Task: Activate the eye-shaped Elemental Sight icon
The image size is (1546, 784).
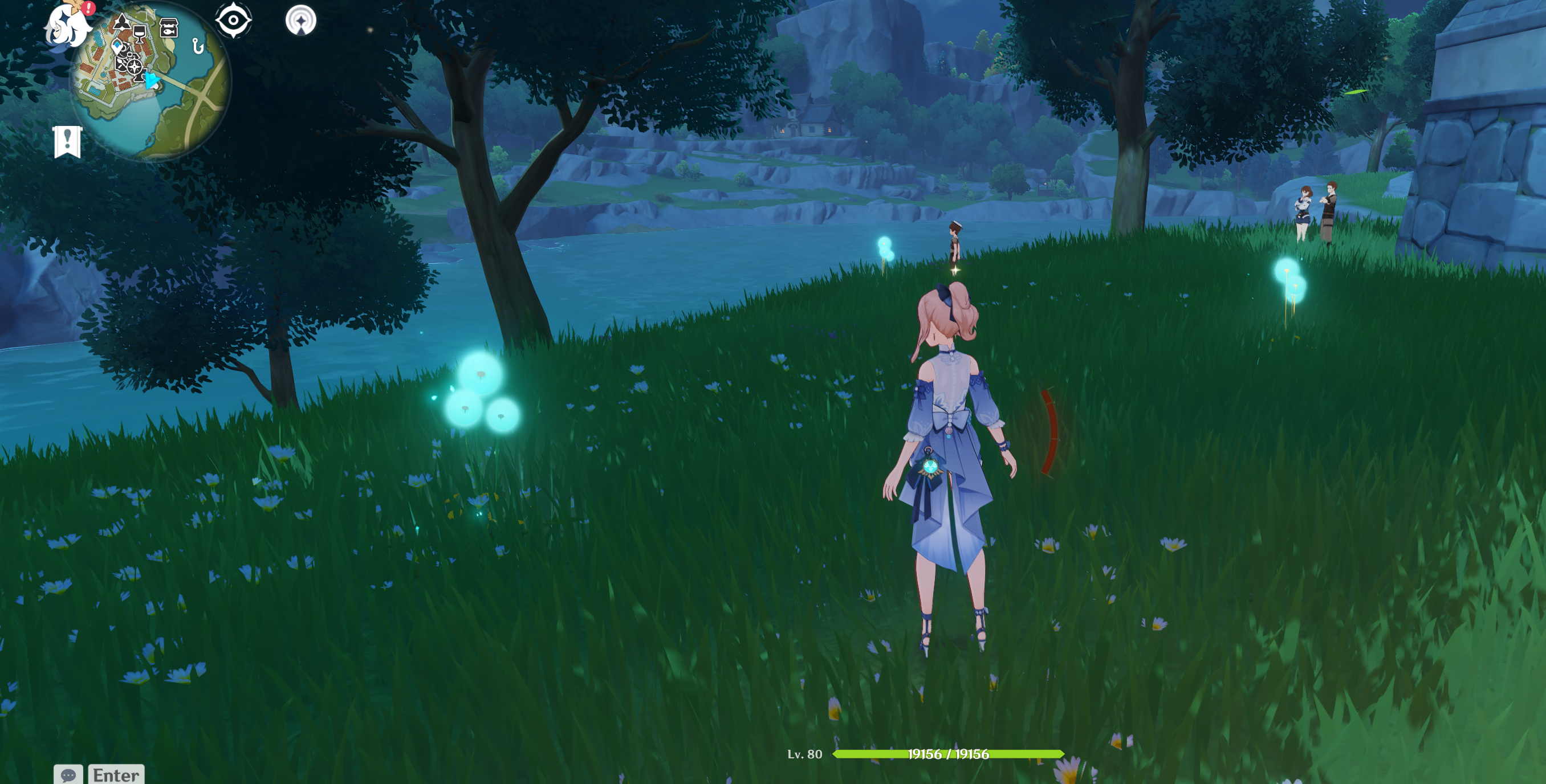Action: click(x=234, y=21)
